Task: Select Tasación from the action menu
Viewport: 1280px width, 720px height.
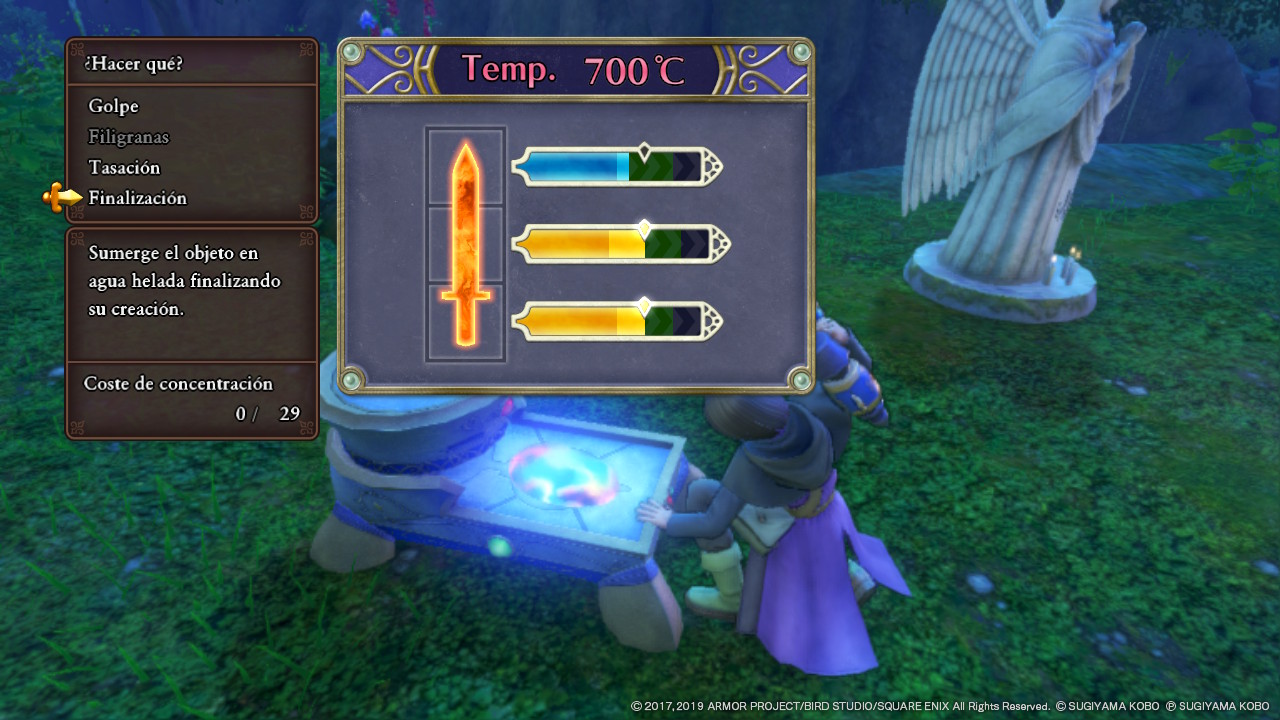Action: 124,167
